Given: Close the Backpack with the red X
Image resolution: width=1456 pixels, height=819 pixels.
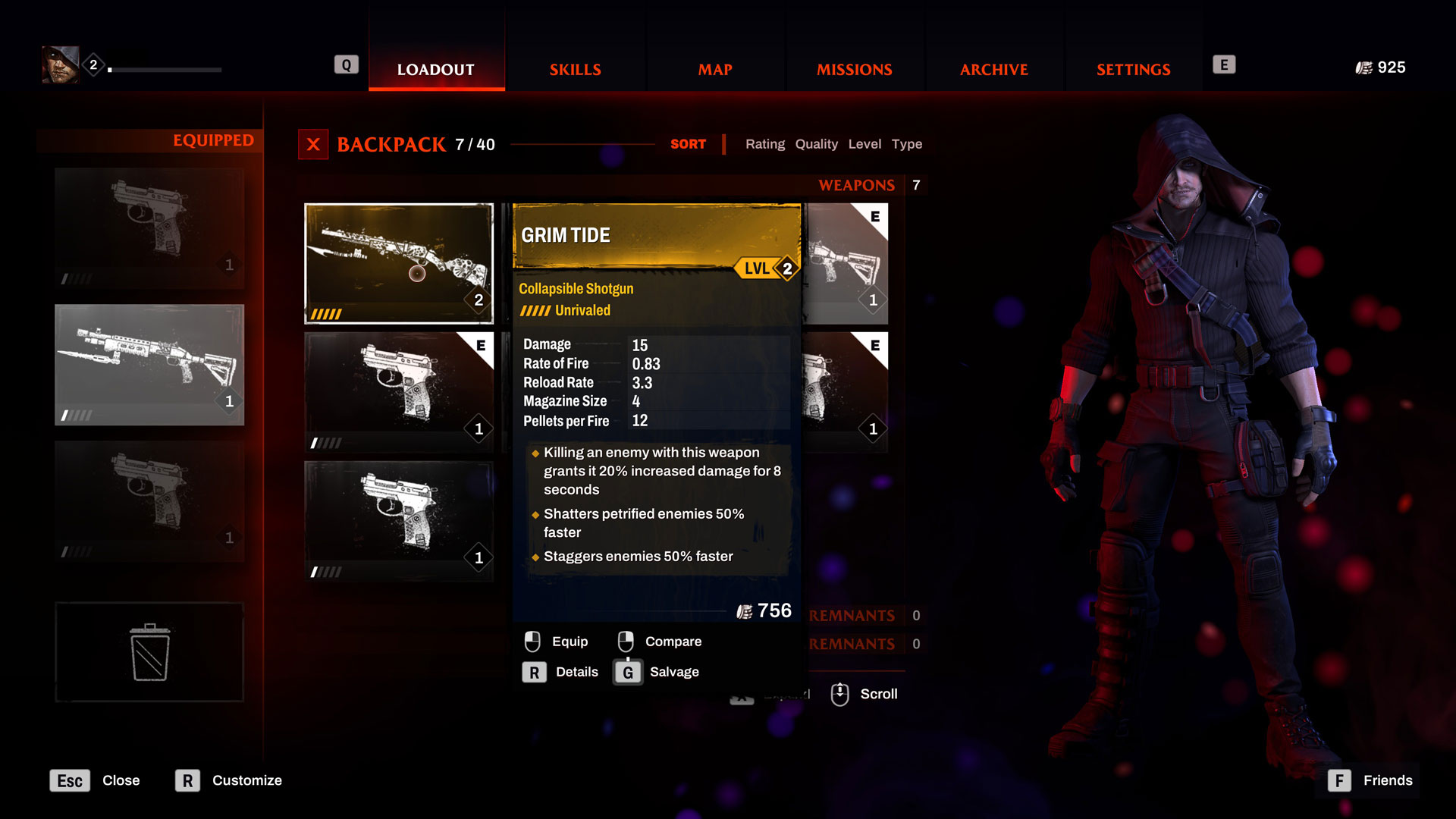Looking at the screenshot, I should 313,144.
